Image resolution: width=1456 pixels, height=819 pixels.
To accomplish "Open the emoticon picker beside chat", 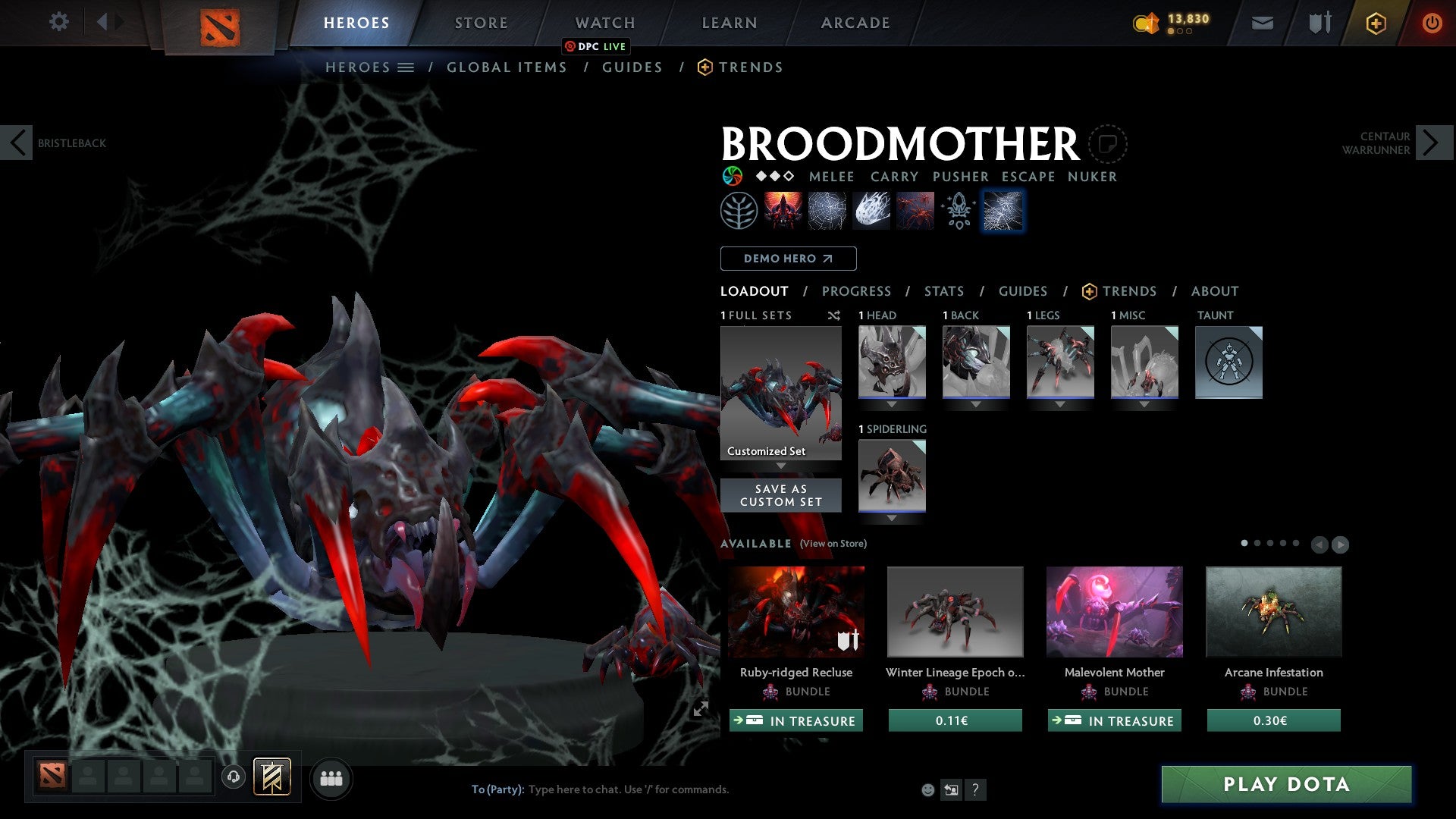I will click(927, 789).
